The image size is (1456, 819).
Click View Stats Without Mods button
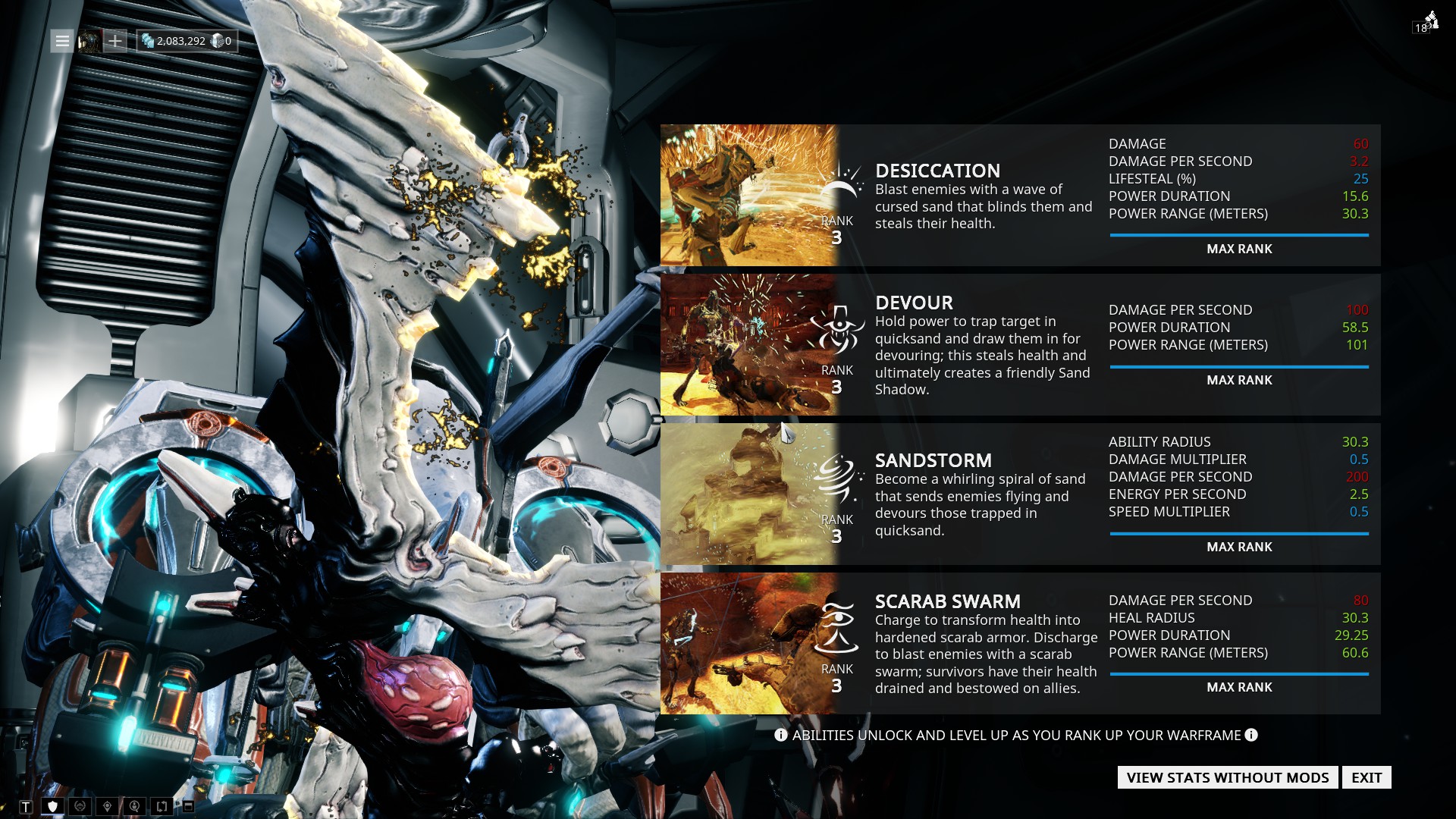pos(1227,777)
